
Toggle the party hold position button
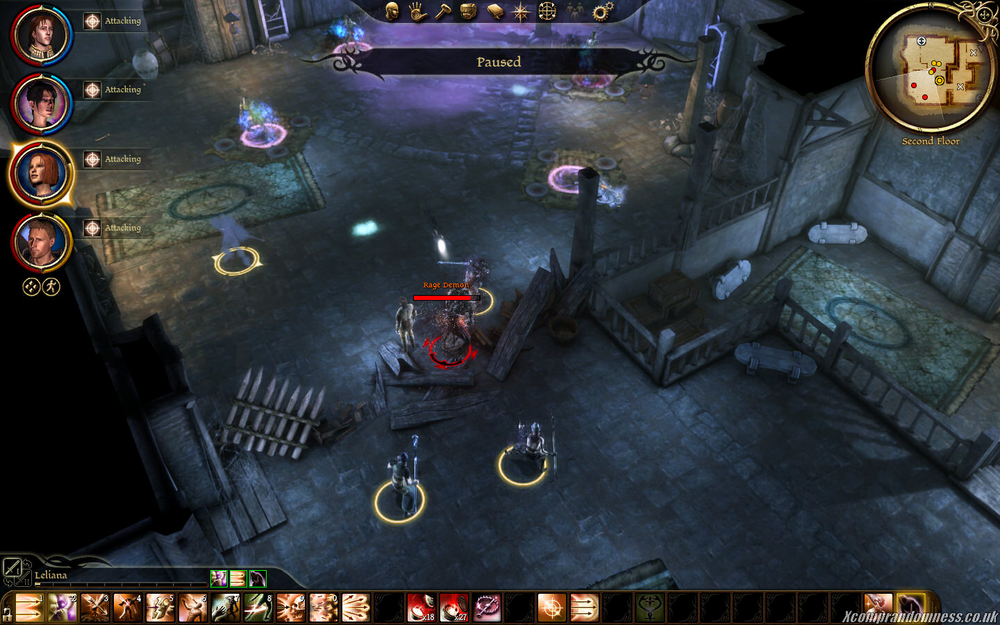click(x=31, y=287)
